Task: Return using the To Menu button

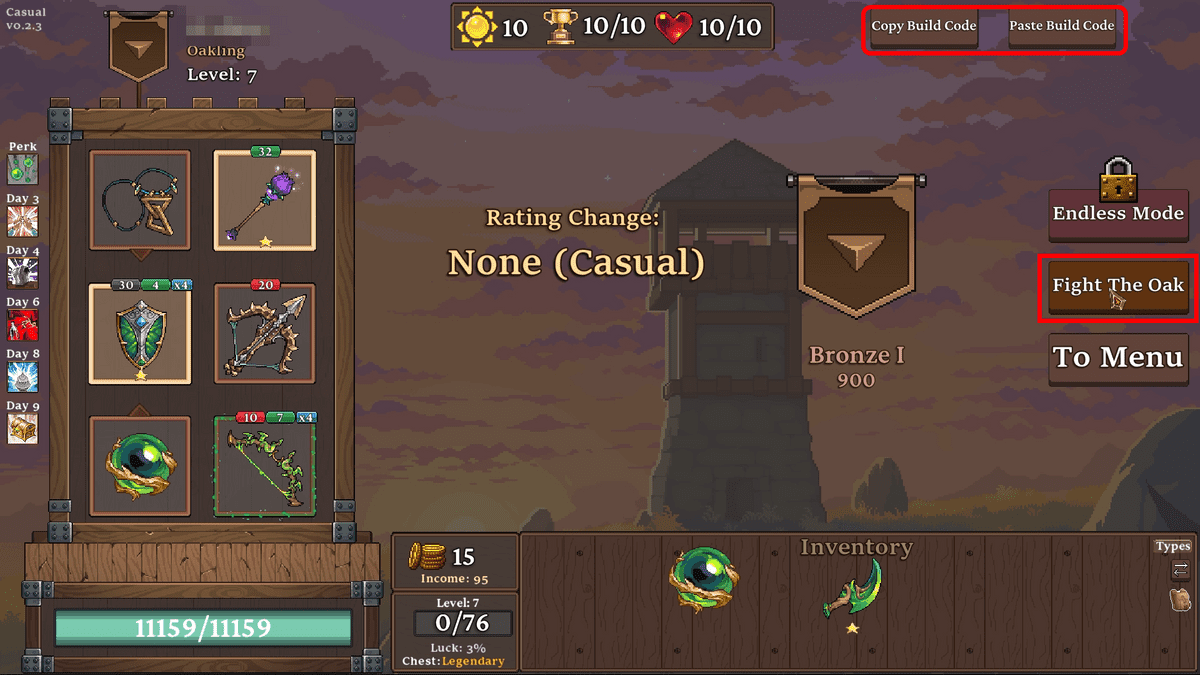Action: (1118, 358)
